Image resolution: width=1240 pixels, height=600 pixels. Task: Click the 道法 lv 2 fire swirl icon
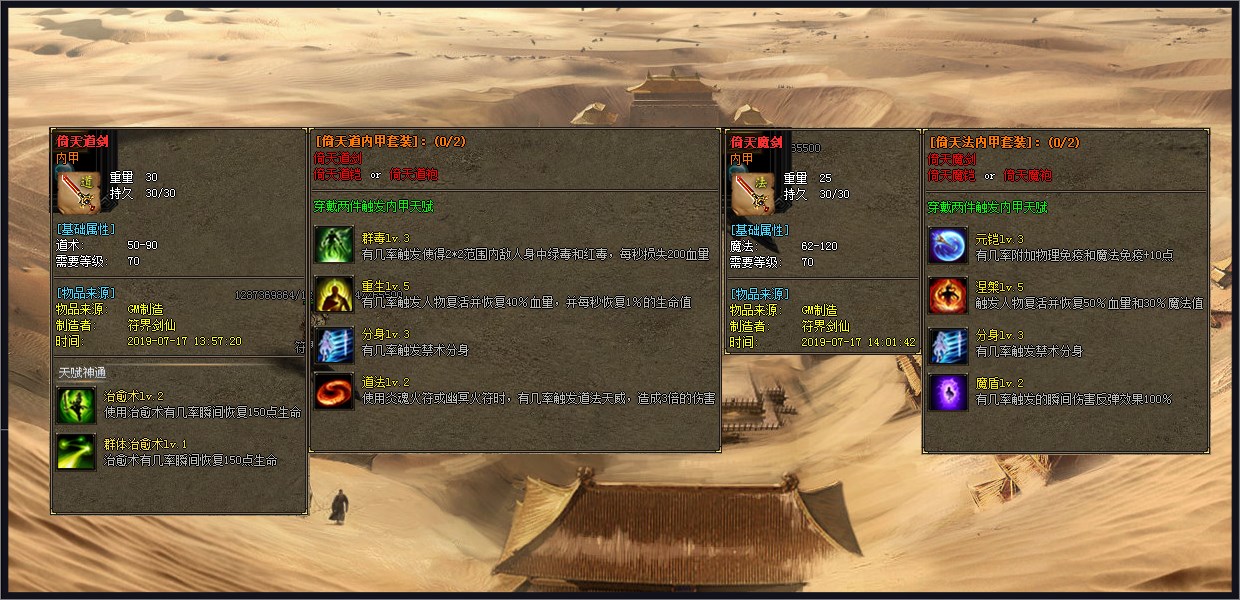tap(334, 391)
